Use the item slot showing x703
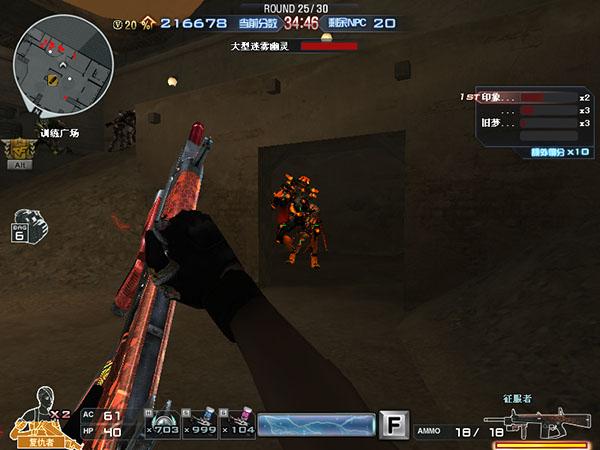 pos(161,423)
